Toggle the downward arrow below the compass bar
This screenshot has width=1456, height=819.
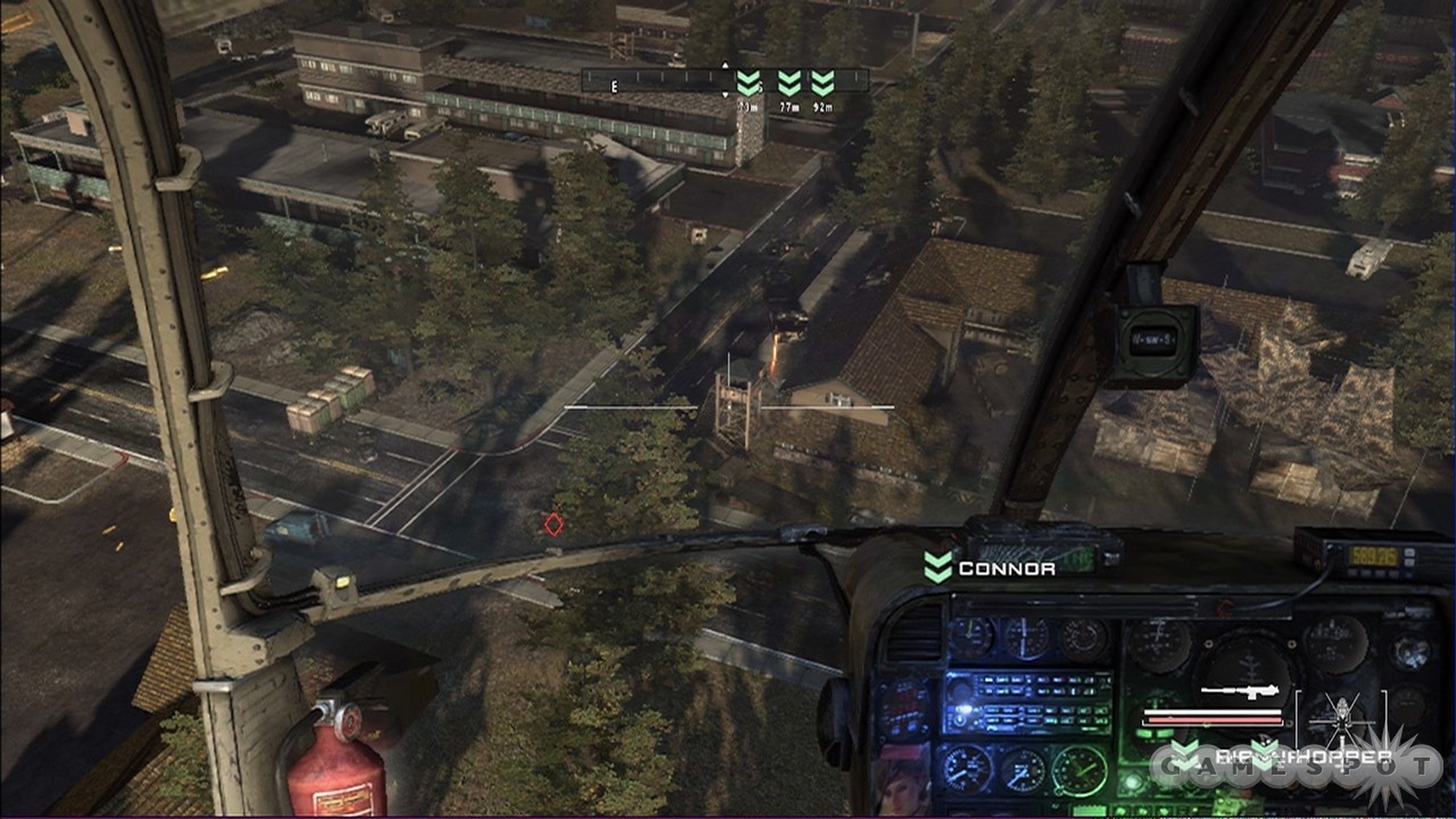pyautogui.click(x=724, y=95)
